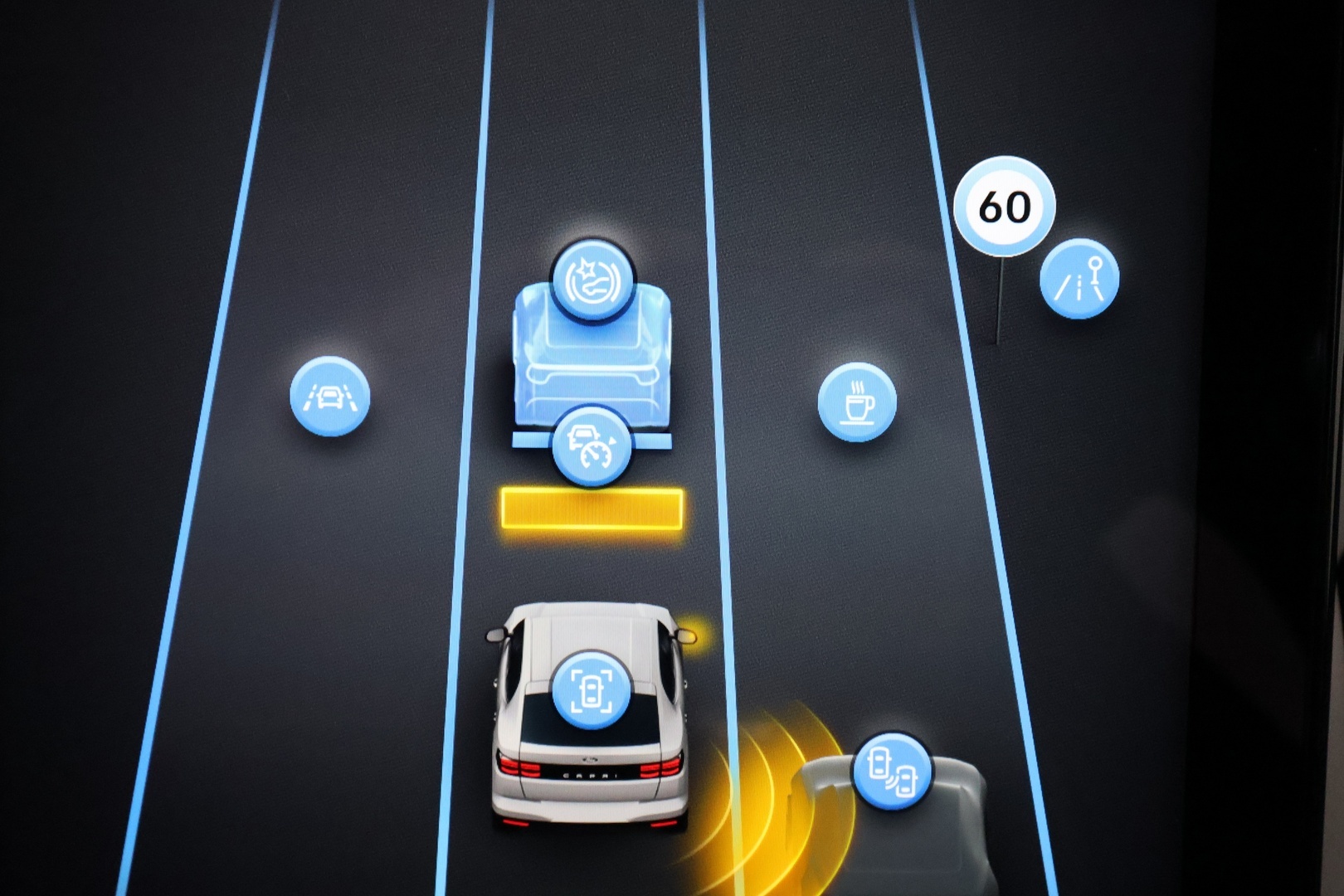
Task: Tap the adaptive cruise control icon
Action: [x=591, y=446]
